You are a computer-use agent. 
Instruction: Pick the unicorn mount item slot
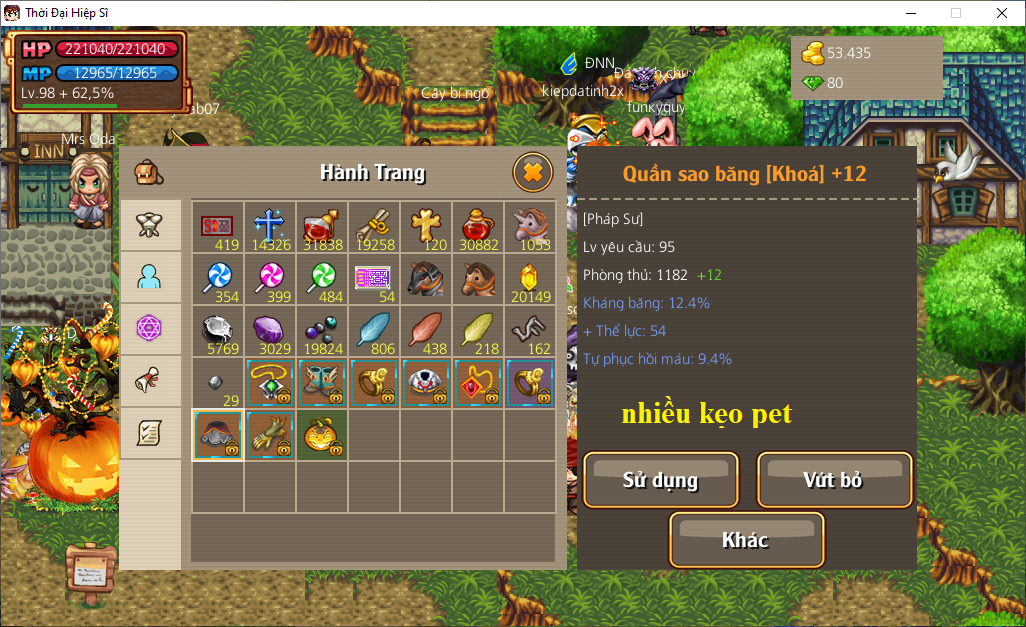pyautogui.click(x=530, y=226)
